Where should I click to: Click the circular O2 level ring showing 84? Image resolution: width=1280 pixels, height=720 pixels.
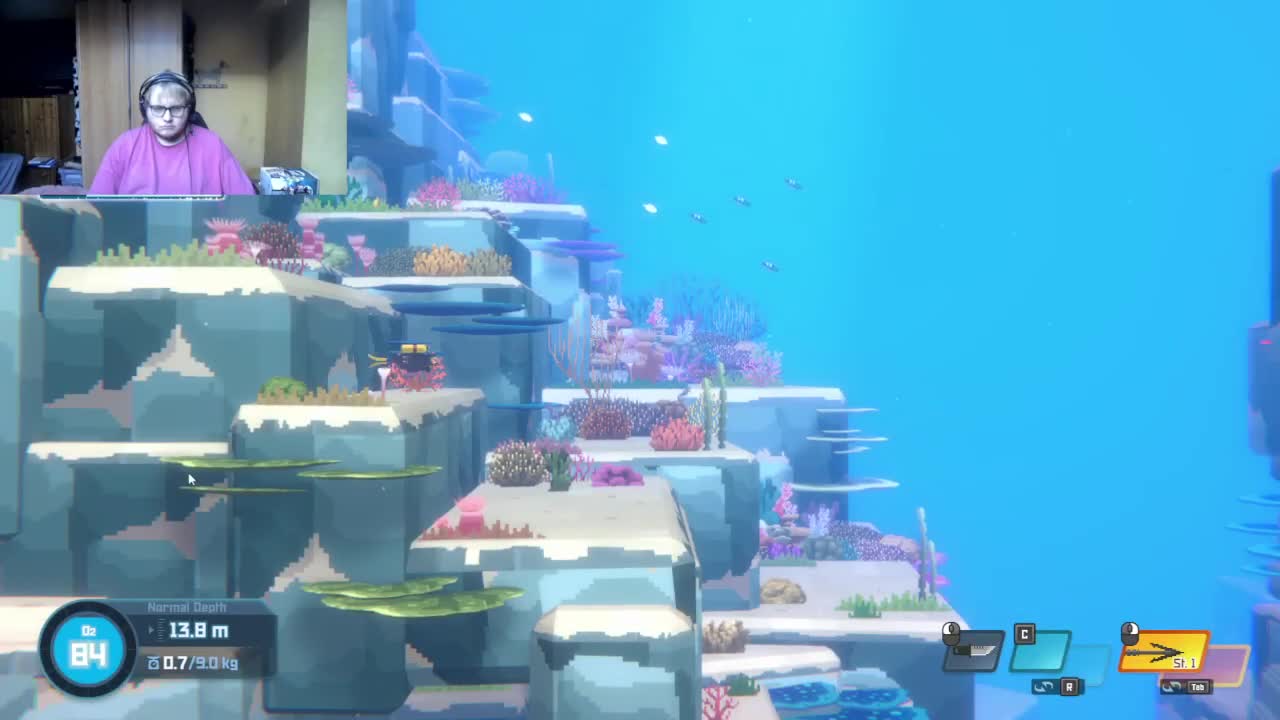coord(89,650)
